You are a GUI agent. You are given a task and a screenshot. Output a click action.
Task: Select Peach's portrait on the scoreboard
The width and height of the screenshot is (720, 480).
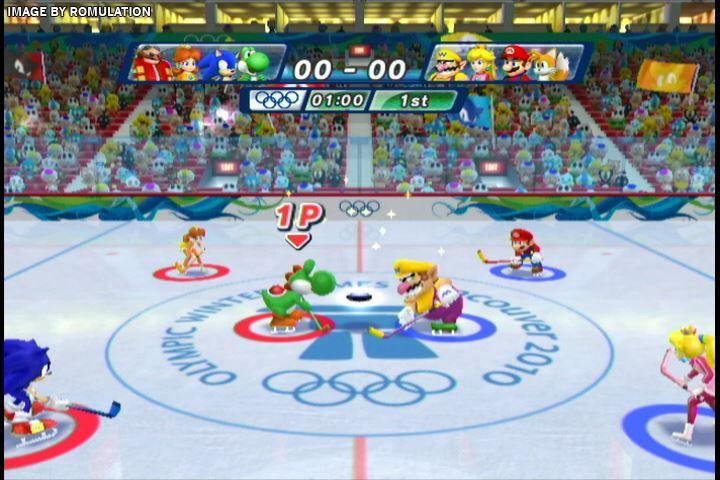482,64
